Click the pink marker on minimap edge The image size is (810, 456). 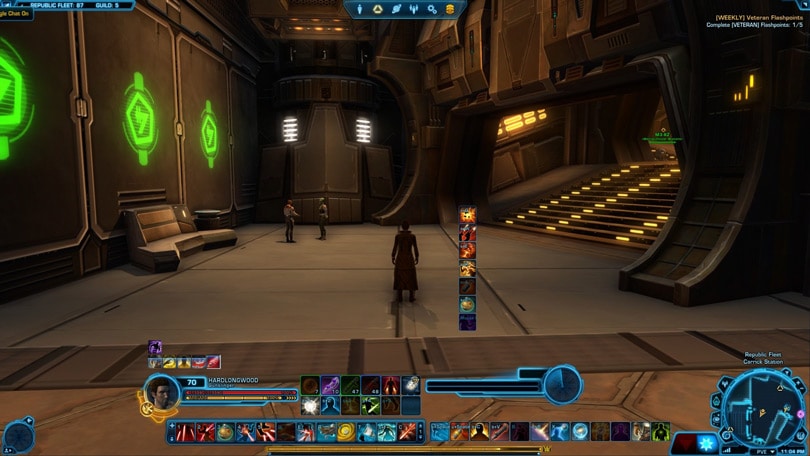point(802,413)
